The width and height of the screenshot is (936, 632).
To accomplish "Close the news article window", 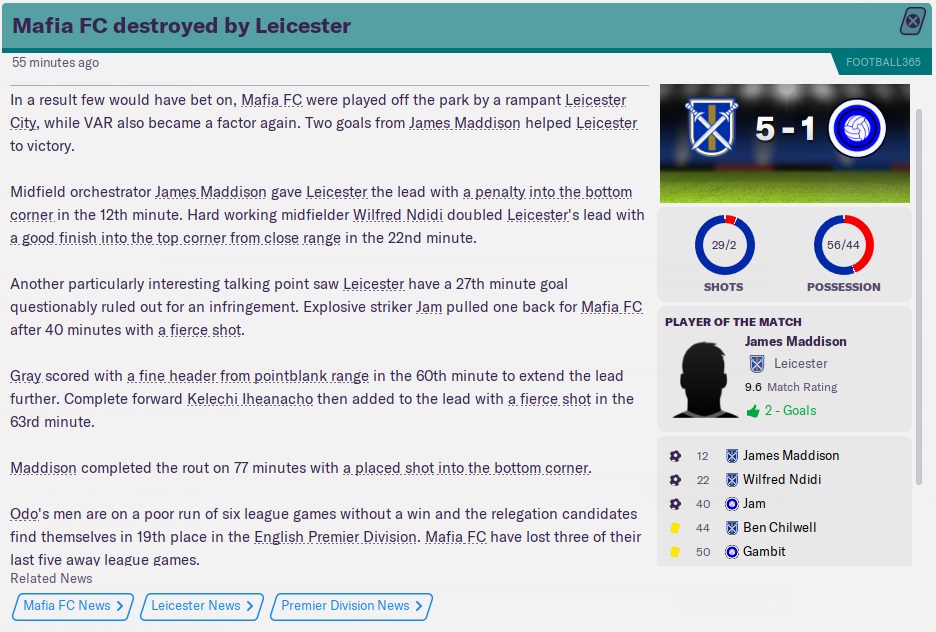I will [913, 22].
